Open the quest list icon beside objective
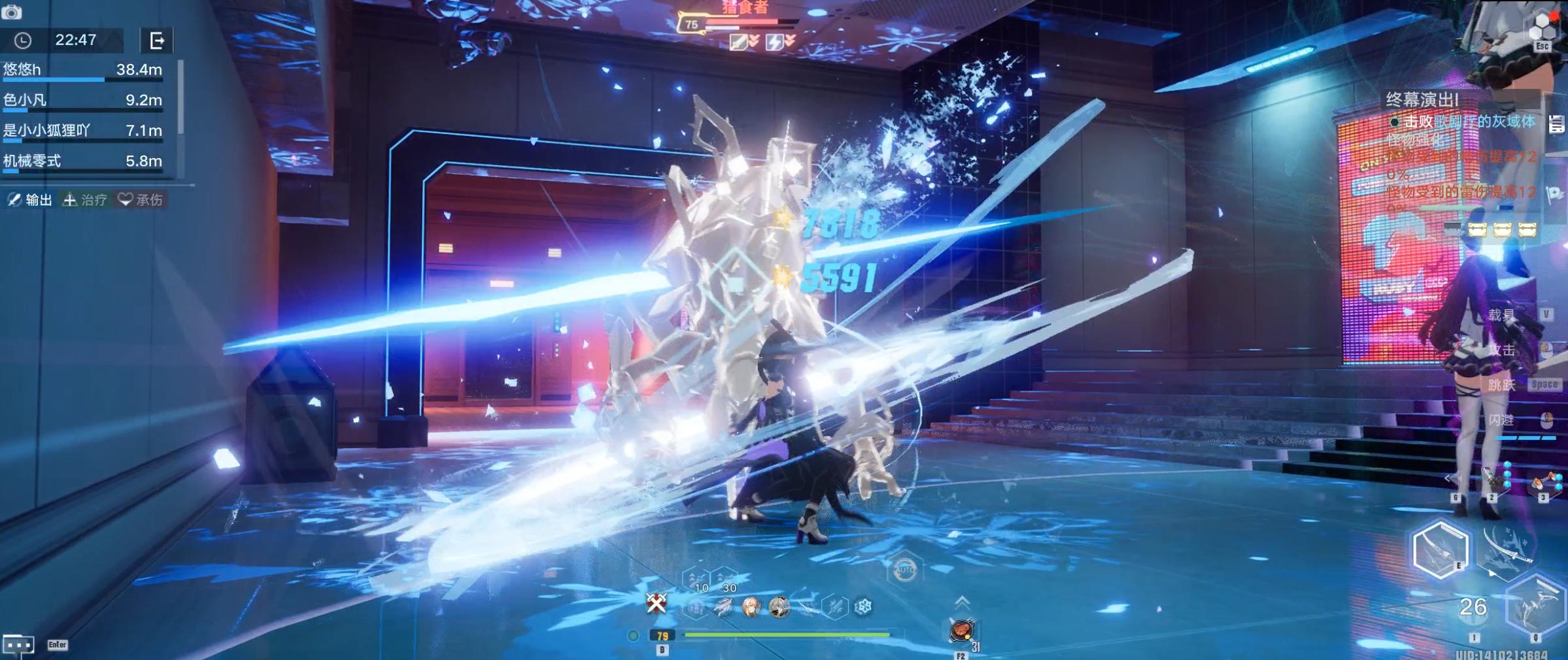The image size is (1568, 660). tap(1556, 124)
